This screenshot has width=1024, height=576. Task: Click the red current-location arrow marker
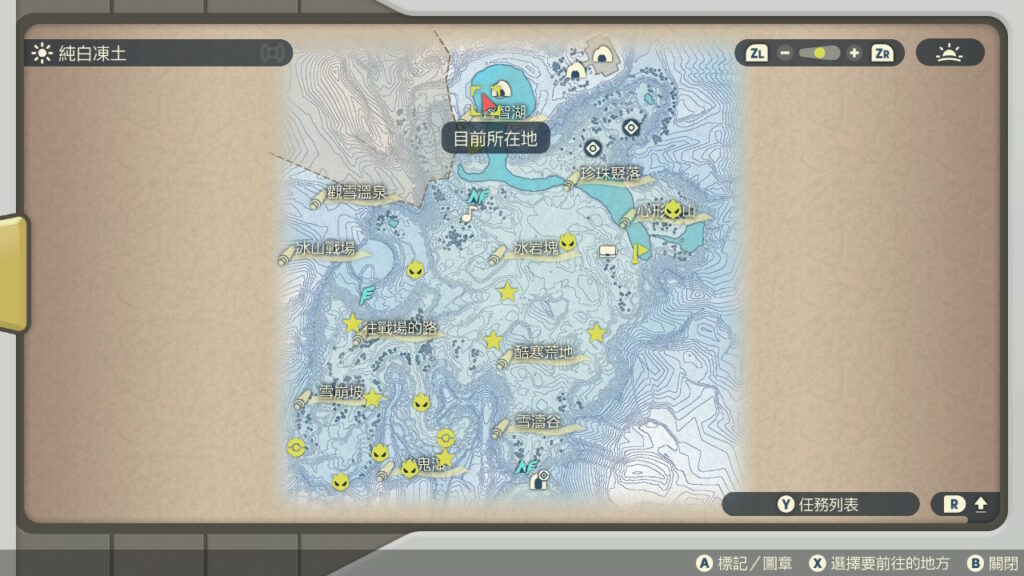tap(487, 102)
